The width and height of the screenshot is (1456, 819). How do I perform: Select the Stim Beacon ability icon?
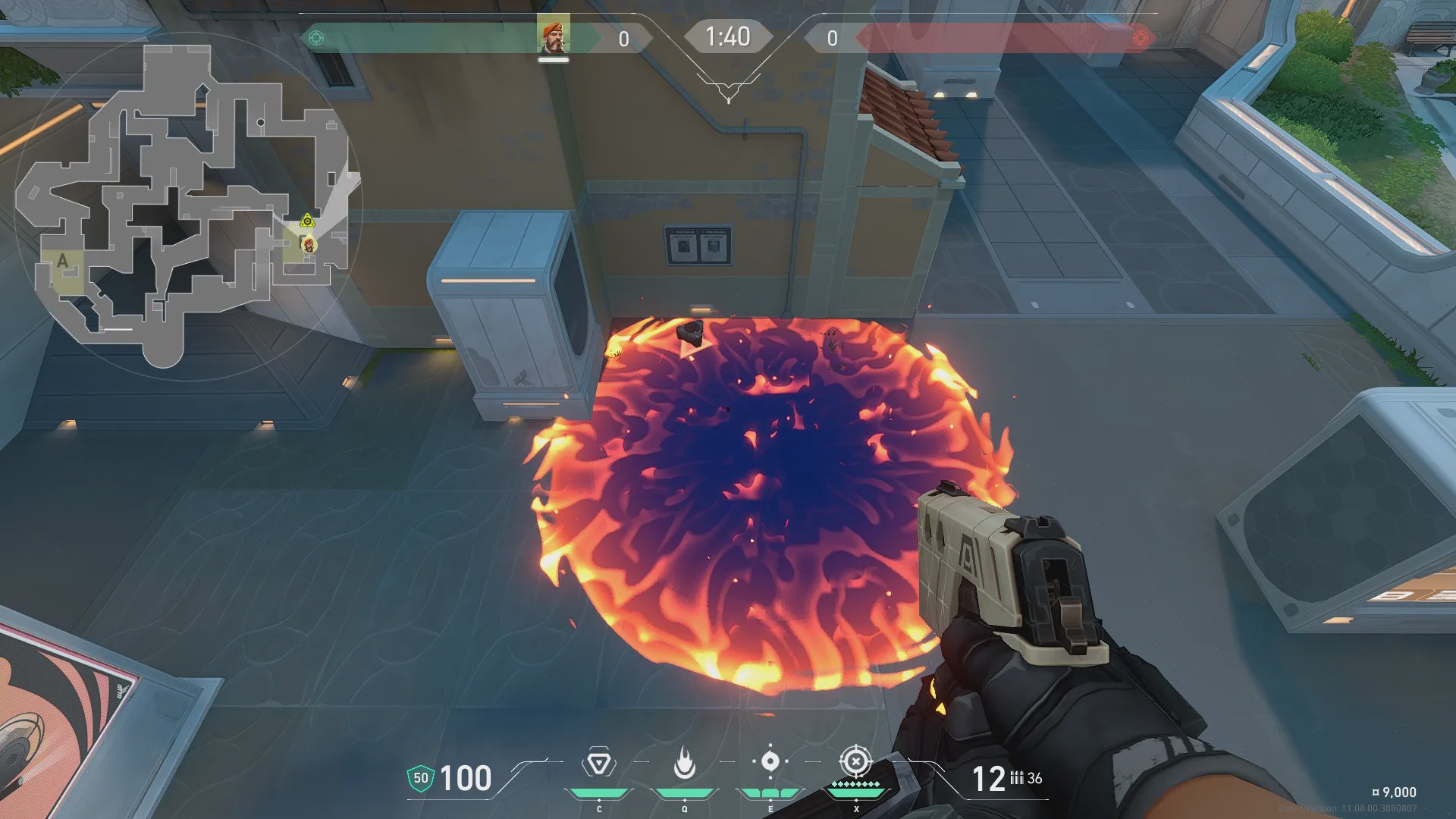[x=599, y=763]
